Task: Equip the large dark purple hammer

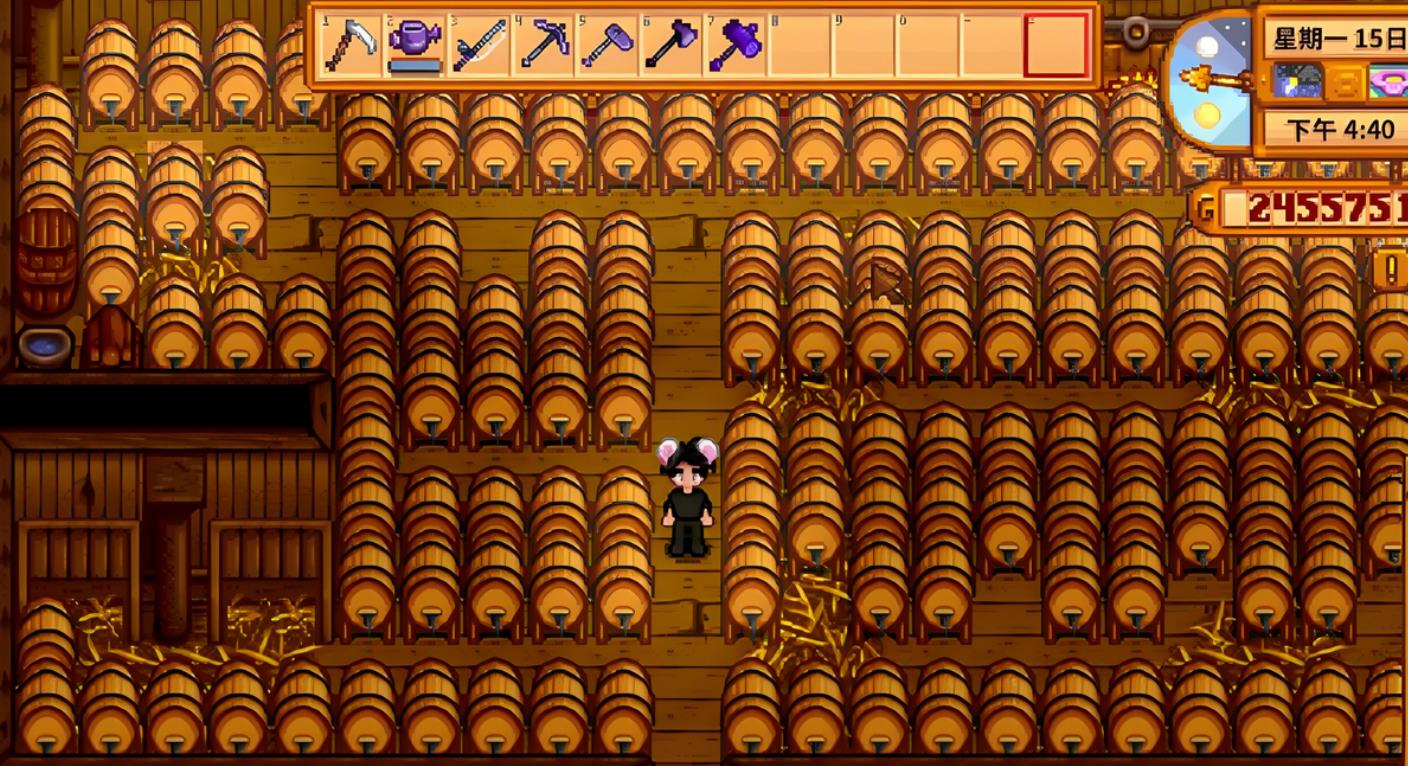Action: point(735,45)
